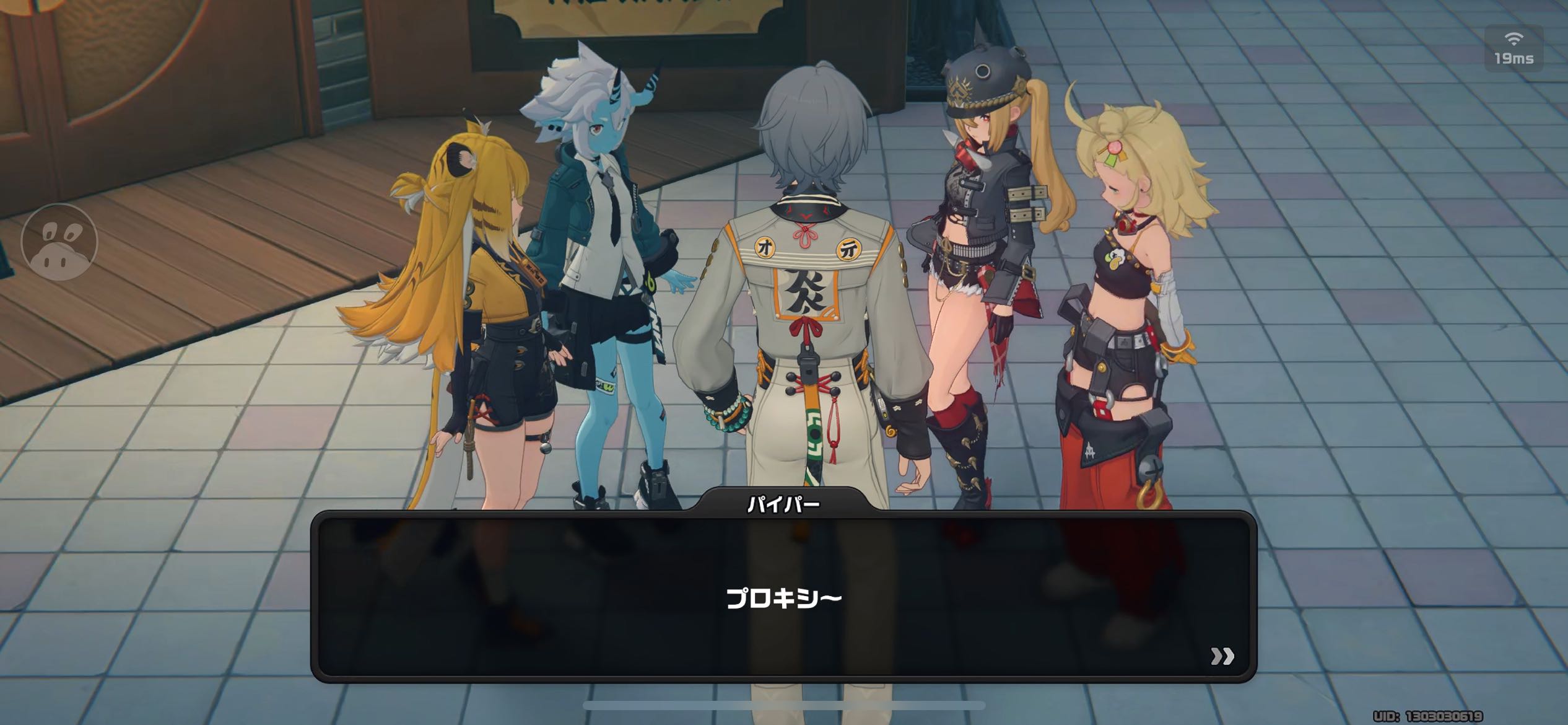Advance dialogue with the double-arrow button
This screenshot has width=1568, height=725.
click(x=1222, y=656)
